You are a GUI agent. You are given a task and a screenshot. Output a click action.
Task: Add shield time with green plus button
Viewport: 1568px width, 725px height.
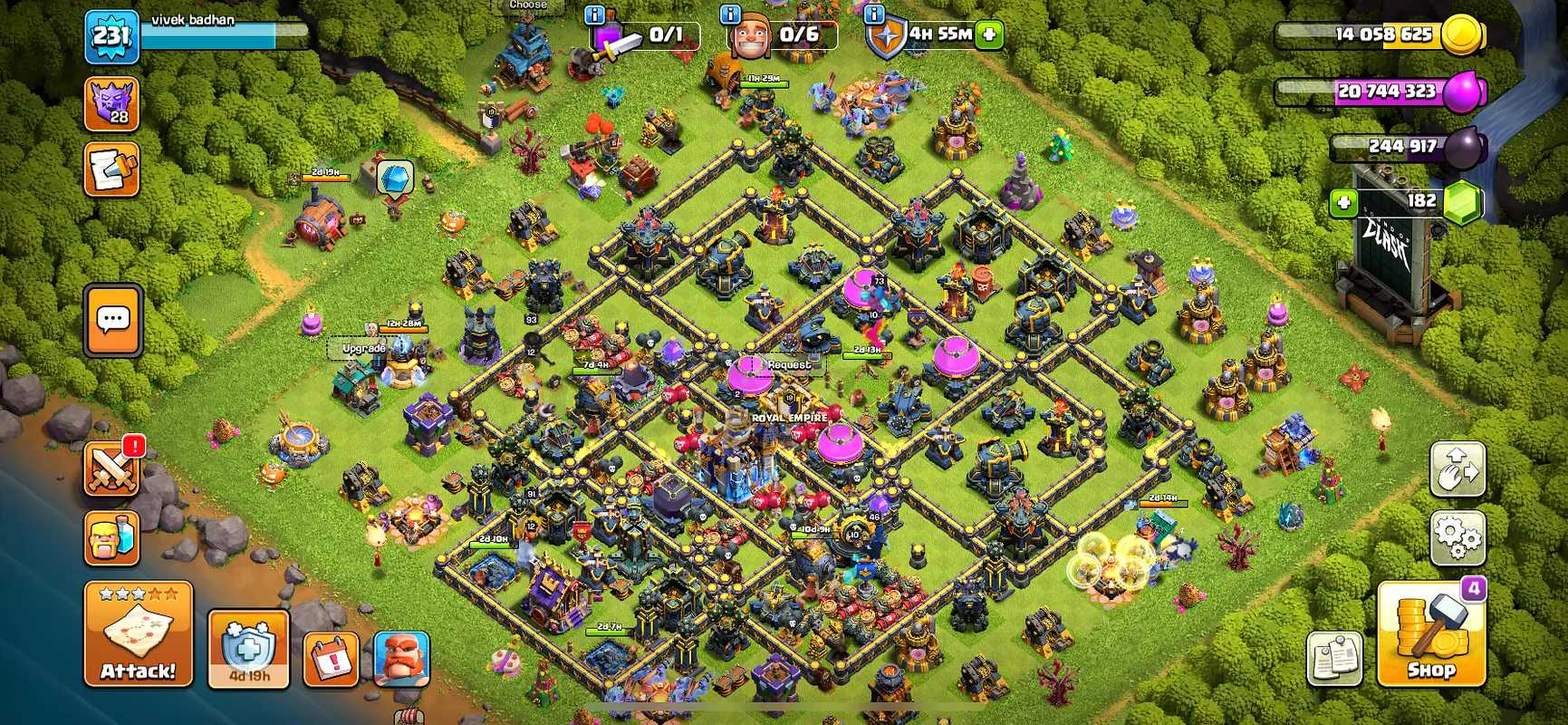[990, 34]
